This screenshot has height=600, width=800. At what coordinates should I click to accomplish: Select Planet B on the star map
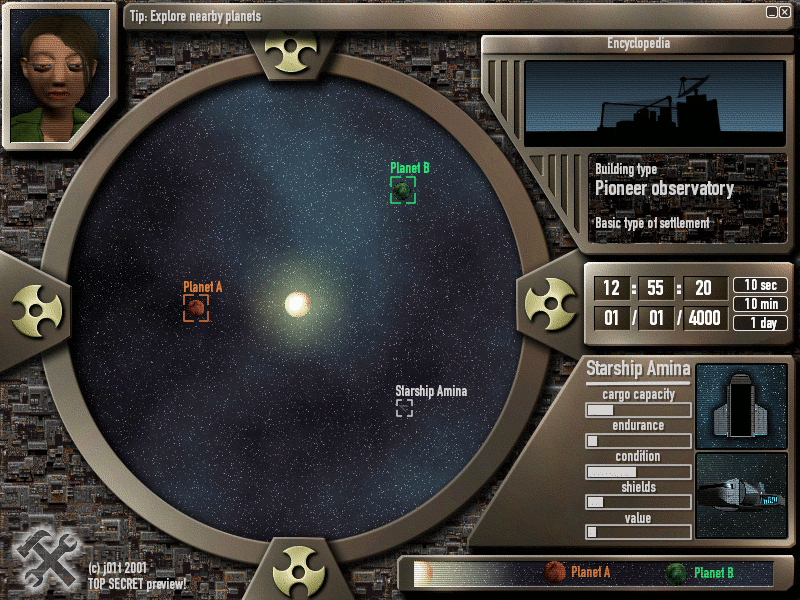coord(403,190)
